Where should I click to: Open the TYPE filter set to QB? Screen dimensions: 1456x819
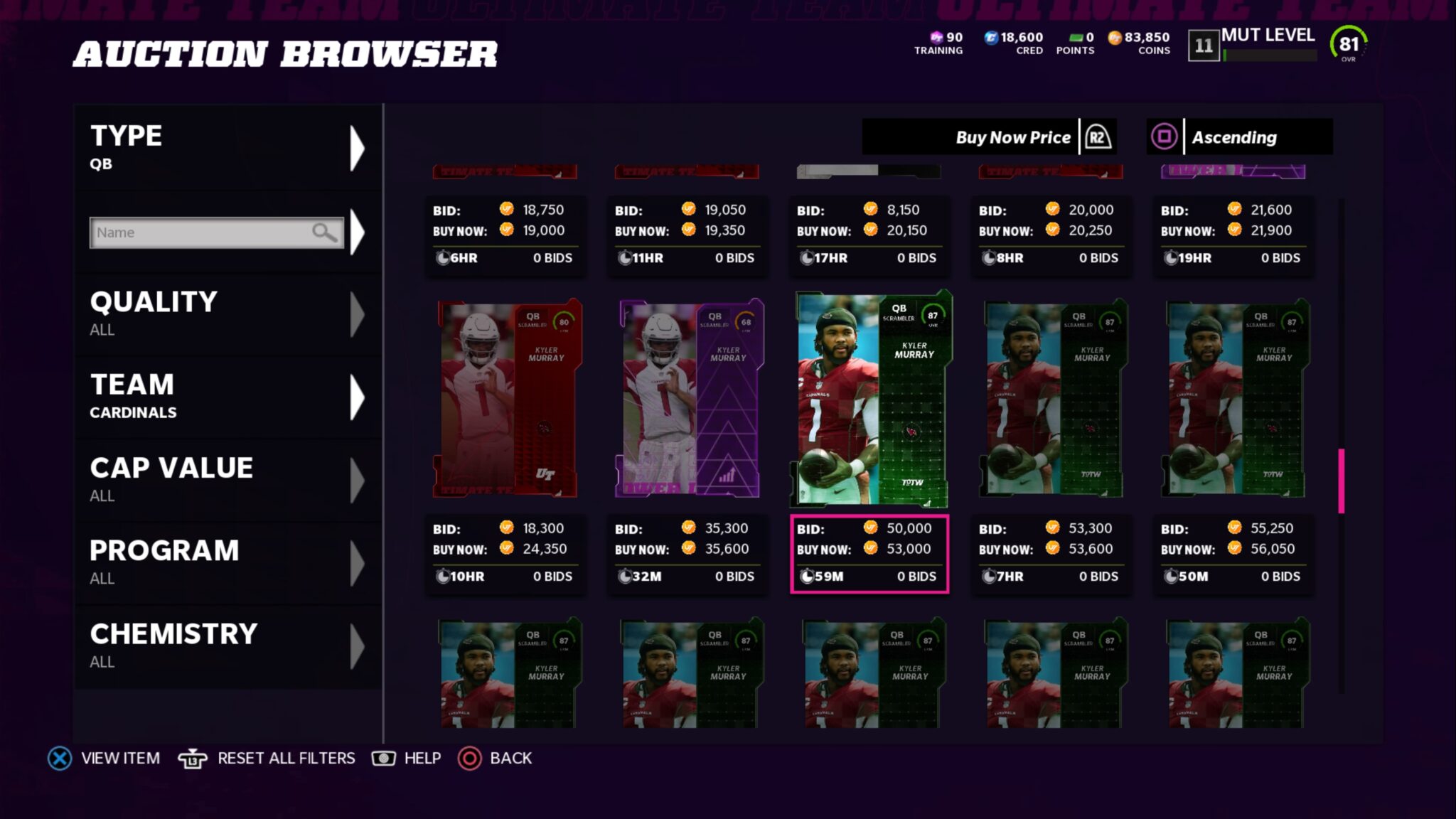[x=227, y=148]
